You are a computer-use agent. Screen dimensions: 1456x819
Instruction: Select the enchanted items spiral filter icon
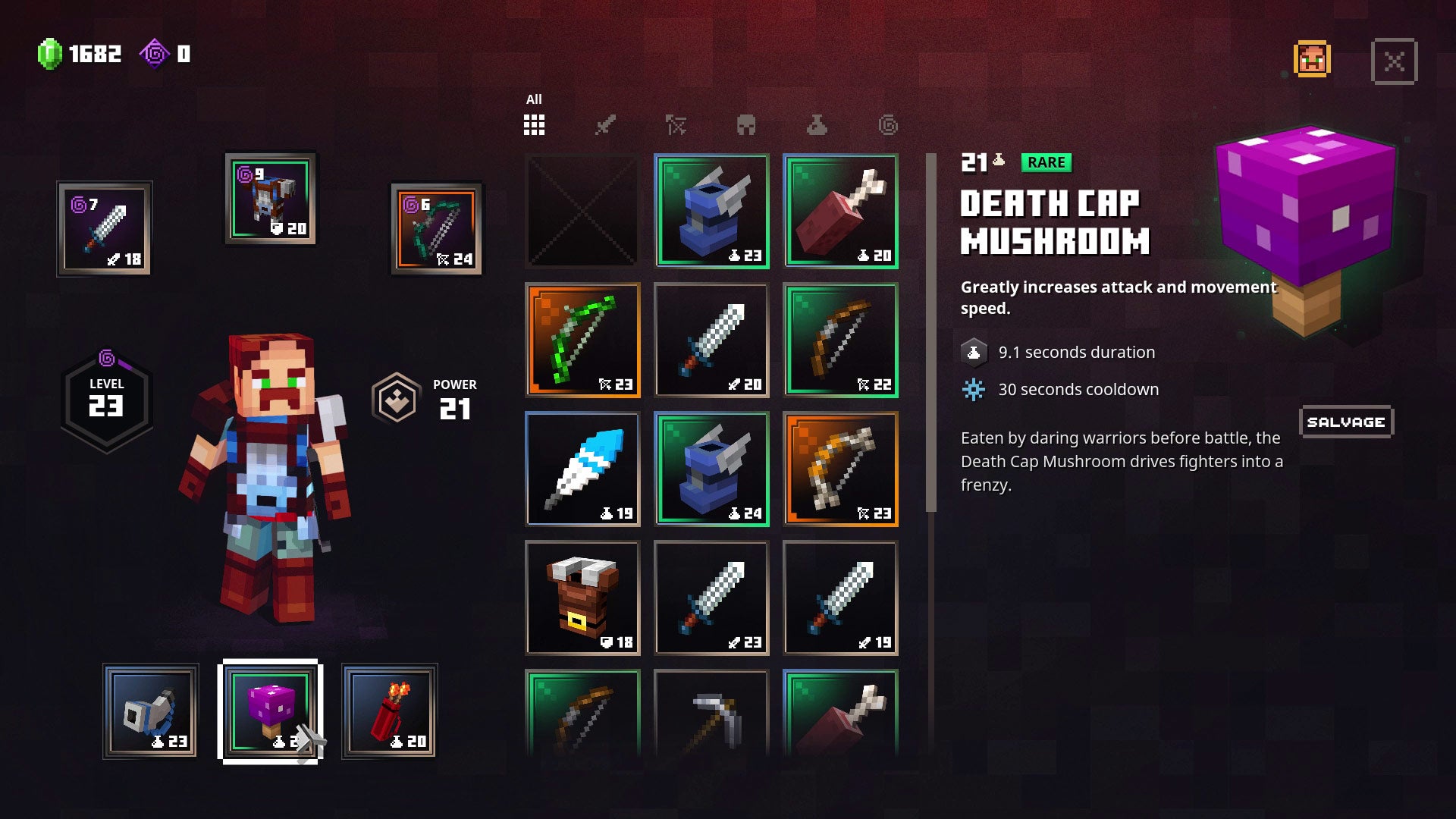(x=886, y=125)
